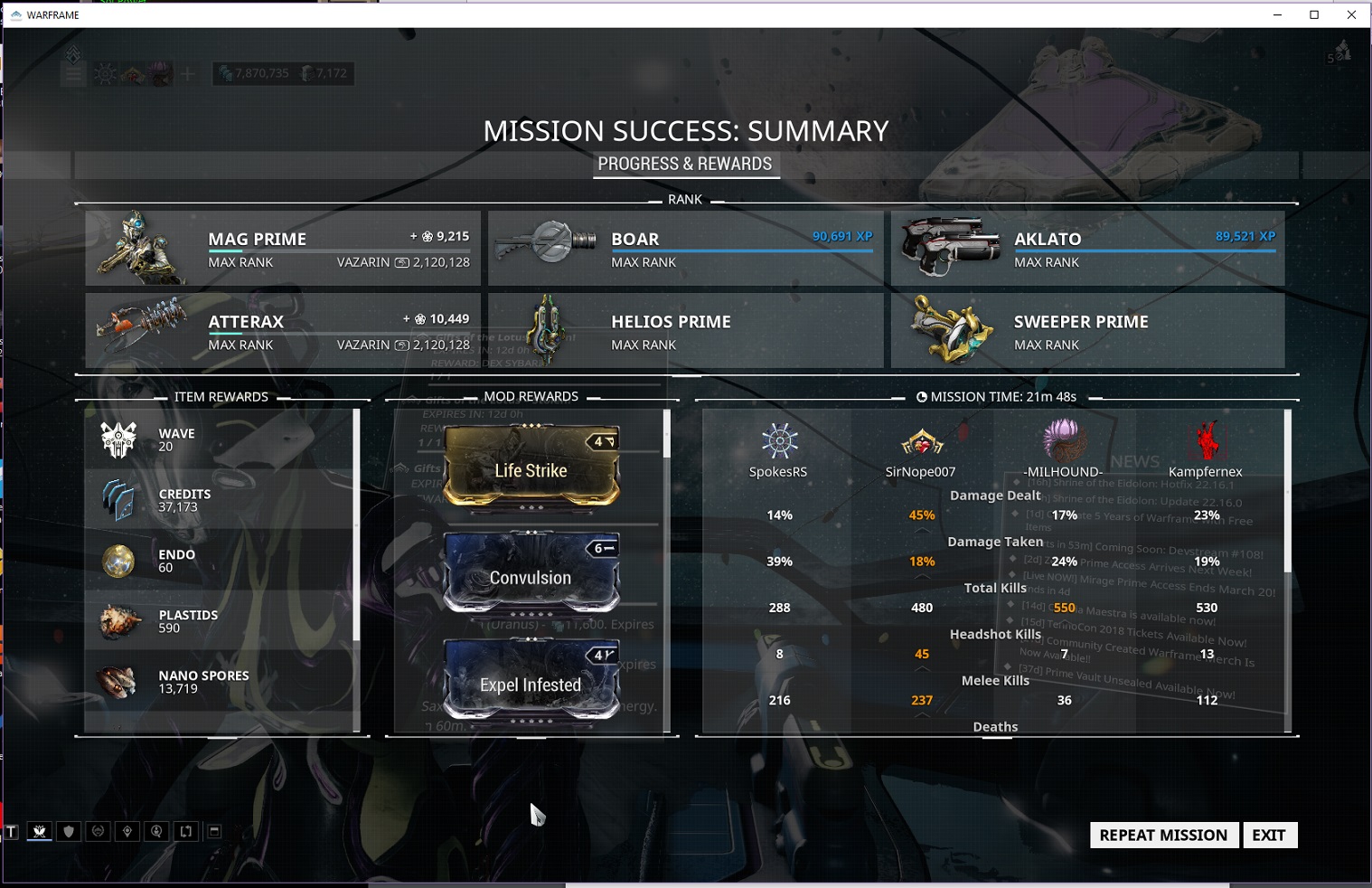1372x888 pixels.
Task: Open the Progress & Rewards tab
Action: 685,164
